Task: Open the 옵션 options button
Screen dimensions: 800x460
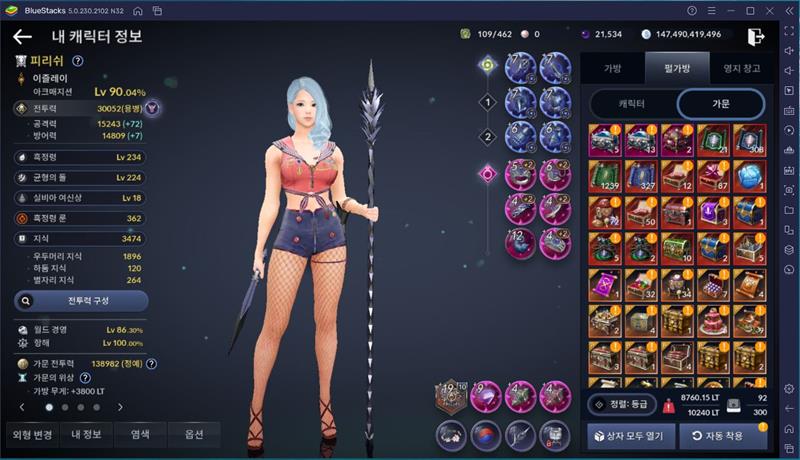Action: click(194, 434)
